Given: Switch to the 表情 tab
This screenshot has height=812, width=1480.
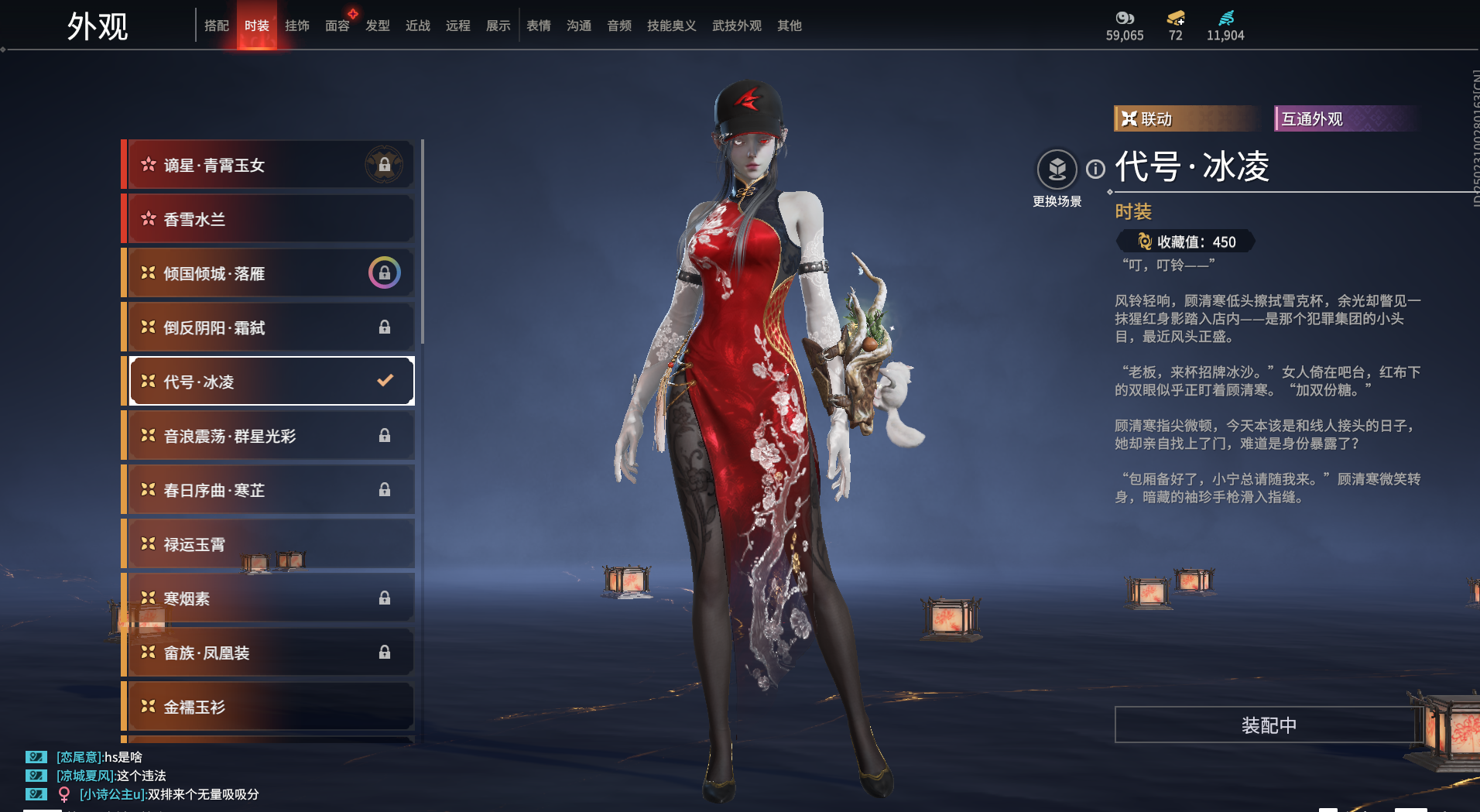Looking at the screenshot, I should coord(538,26).
